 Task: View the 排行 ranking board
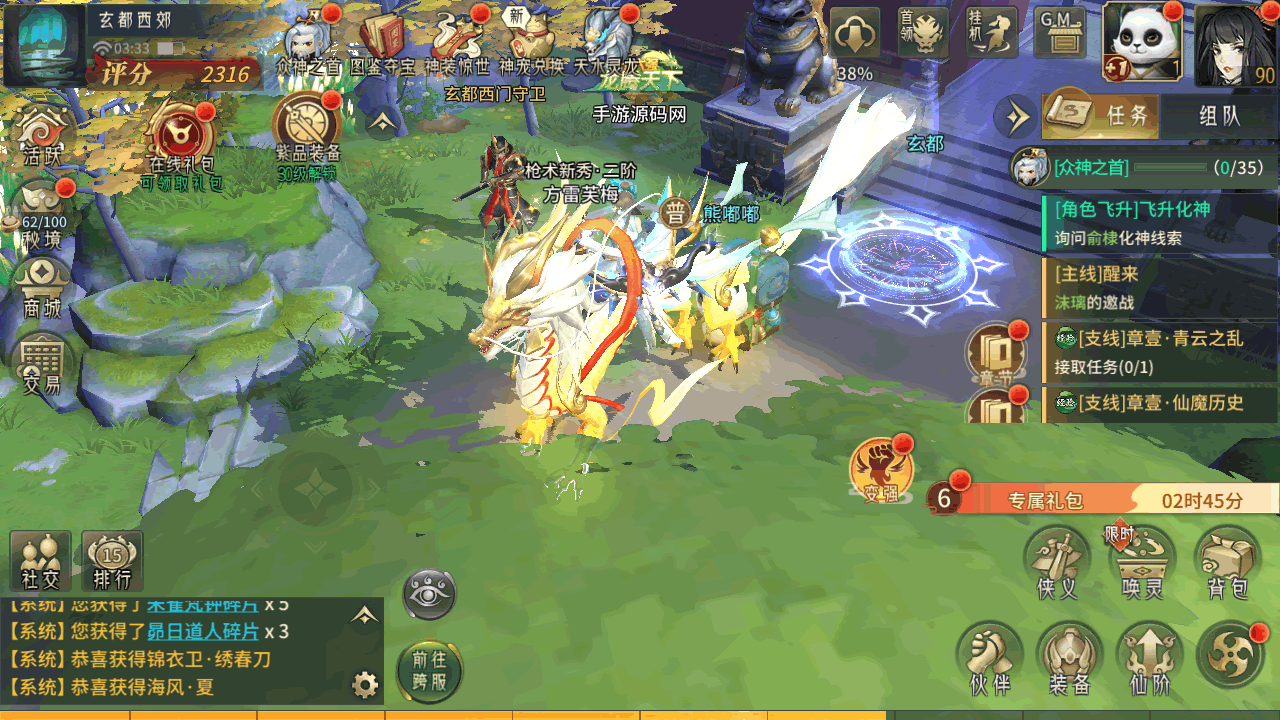112,561
